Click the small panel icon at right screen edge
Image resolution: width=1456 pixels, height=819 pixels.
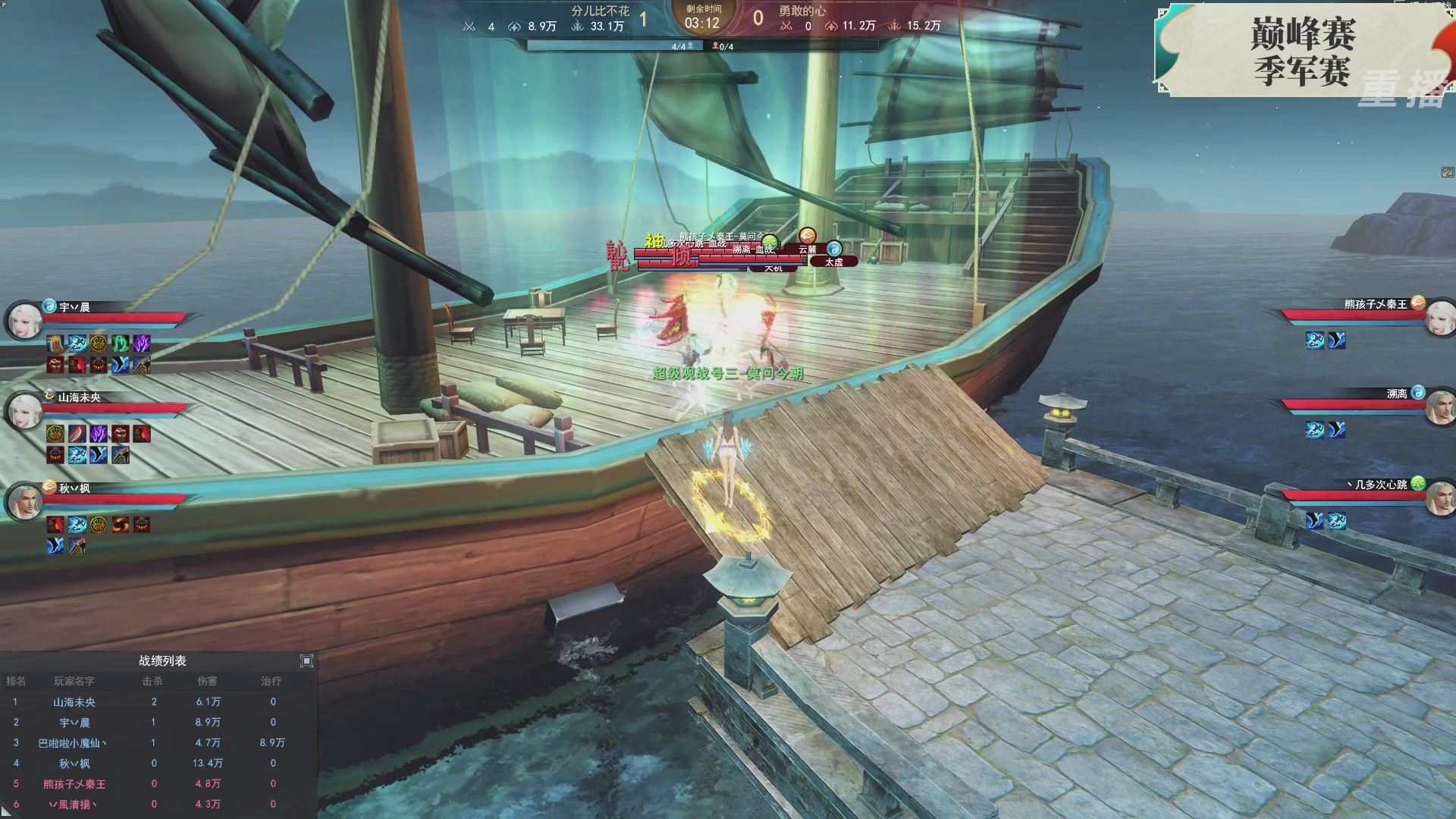tap(1447, 172)
